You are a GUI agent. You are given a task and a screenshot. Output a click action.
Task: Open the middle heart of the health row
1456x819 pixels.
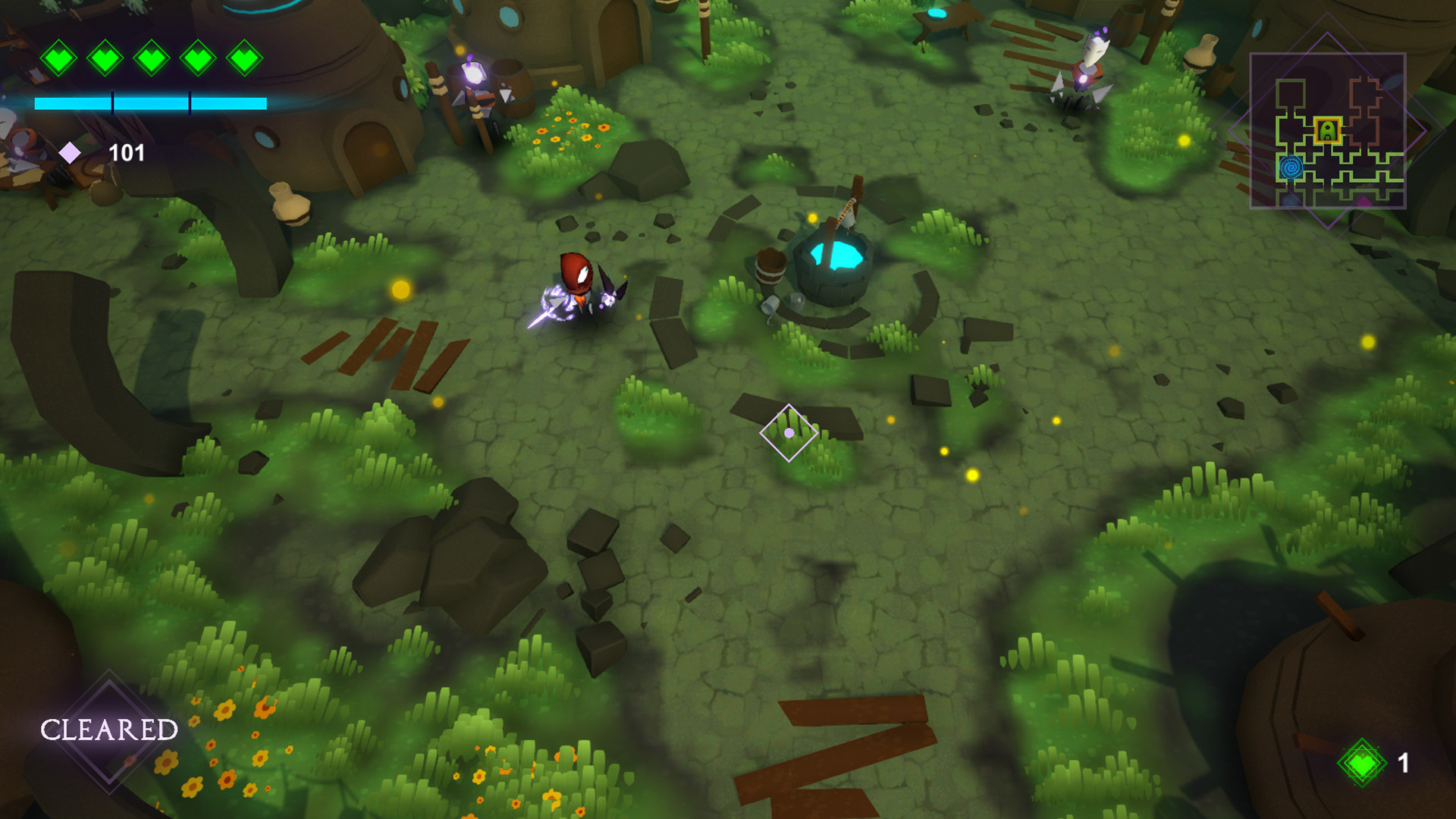153,57
